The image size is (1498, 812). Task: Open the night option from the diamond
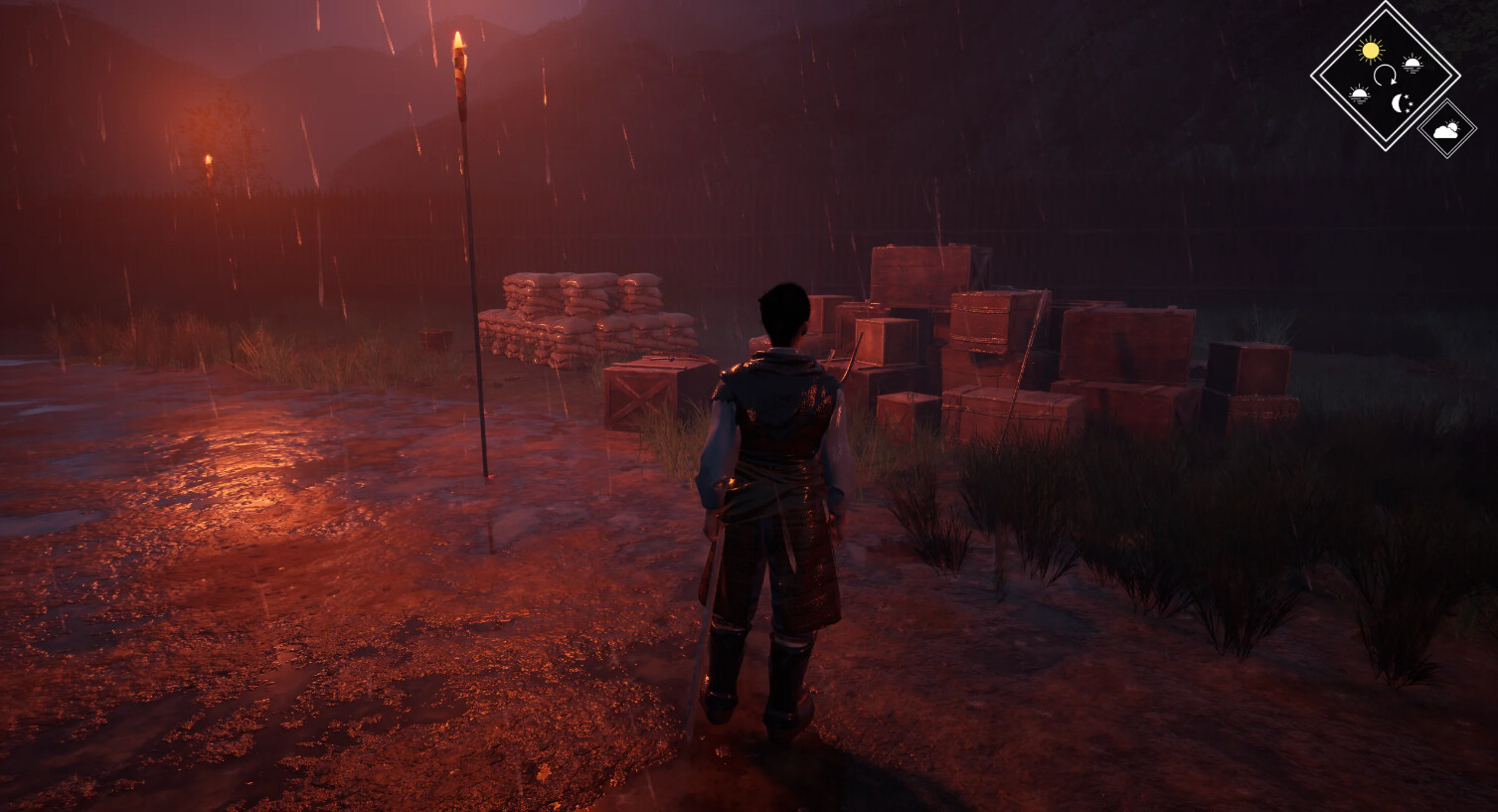pyautogui.click(x=1401, y=102)
